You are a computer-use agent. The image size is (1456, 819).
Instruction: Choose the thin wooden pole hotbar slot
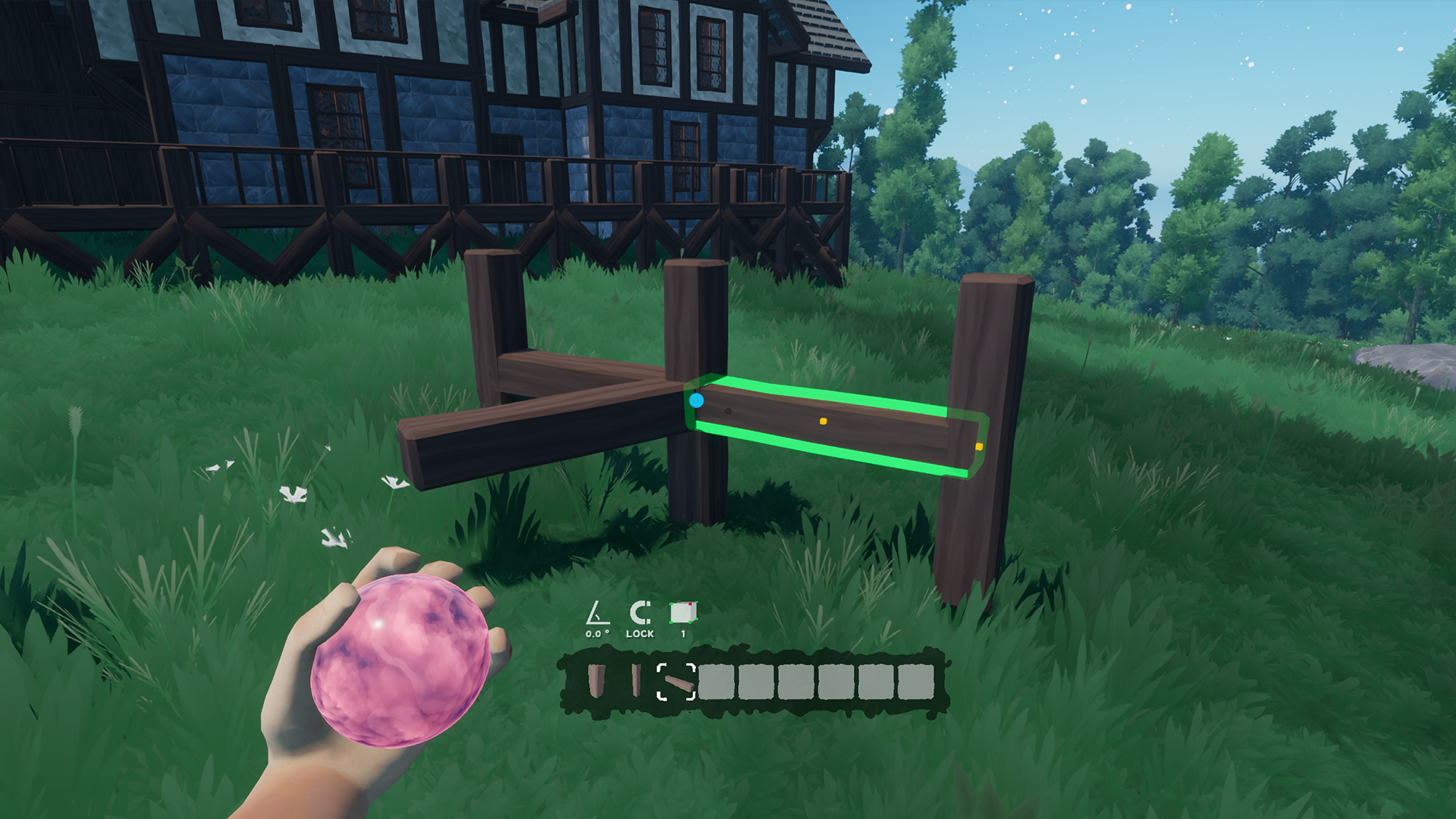[635, 680]
